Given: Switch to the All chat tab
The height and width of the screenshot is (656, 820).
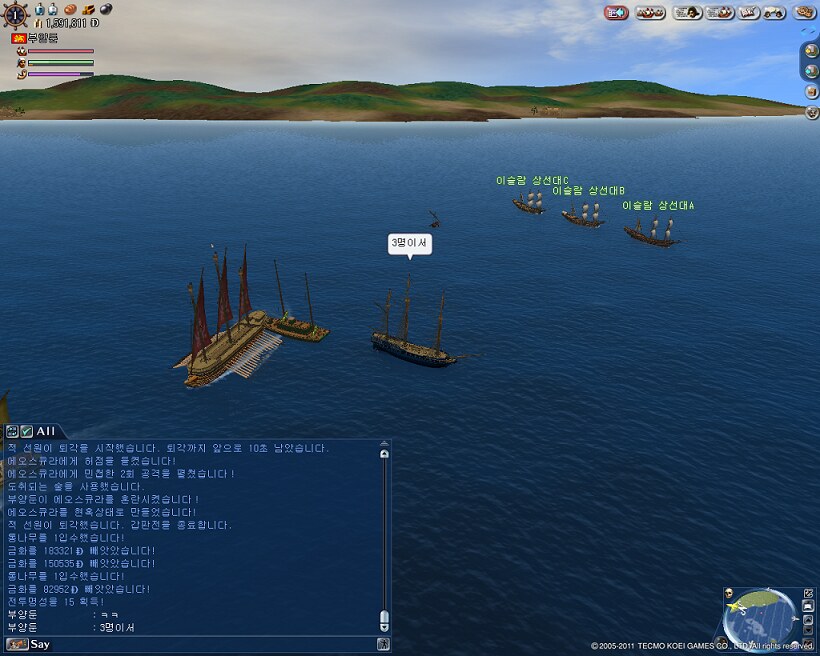Looking at the screenshot, I should (46, 430).
